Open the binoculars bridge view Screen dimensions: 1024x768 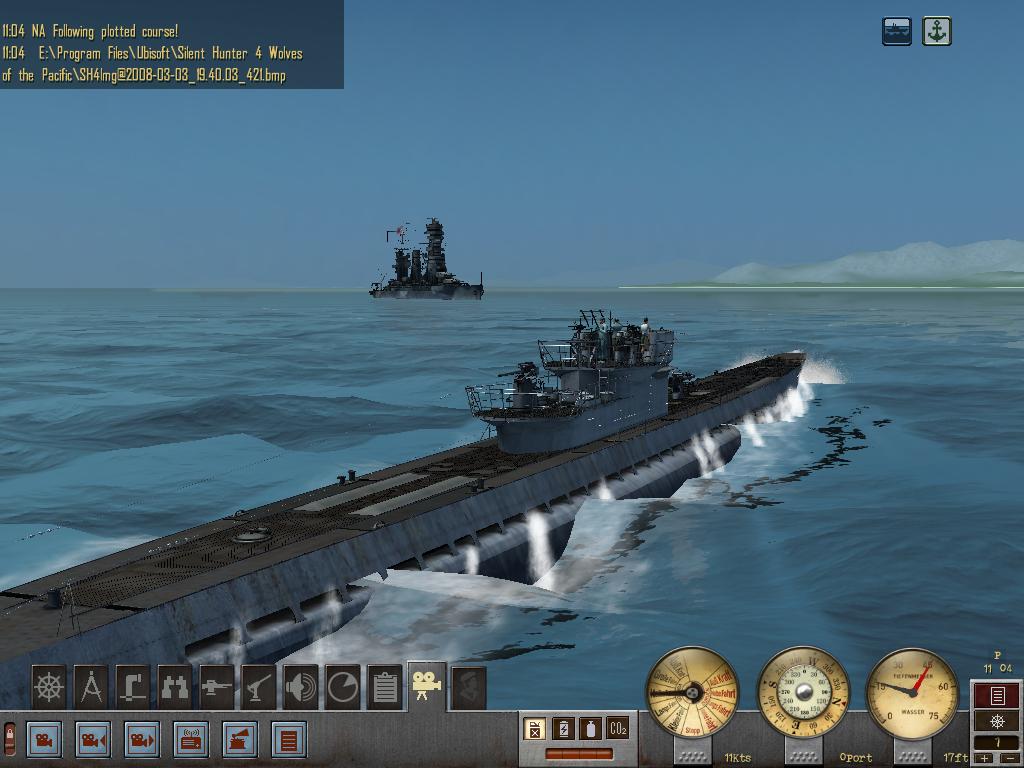[175, 688]
